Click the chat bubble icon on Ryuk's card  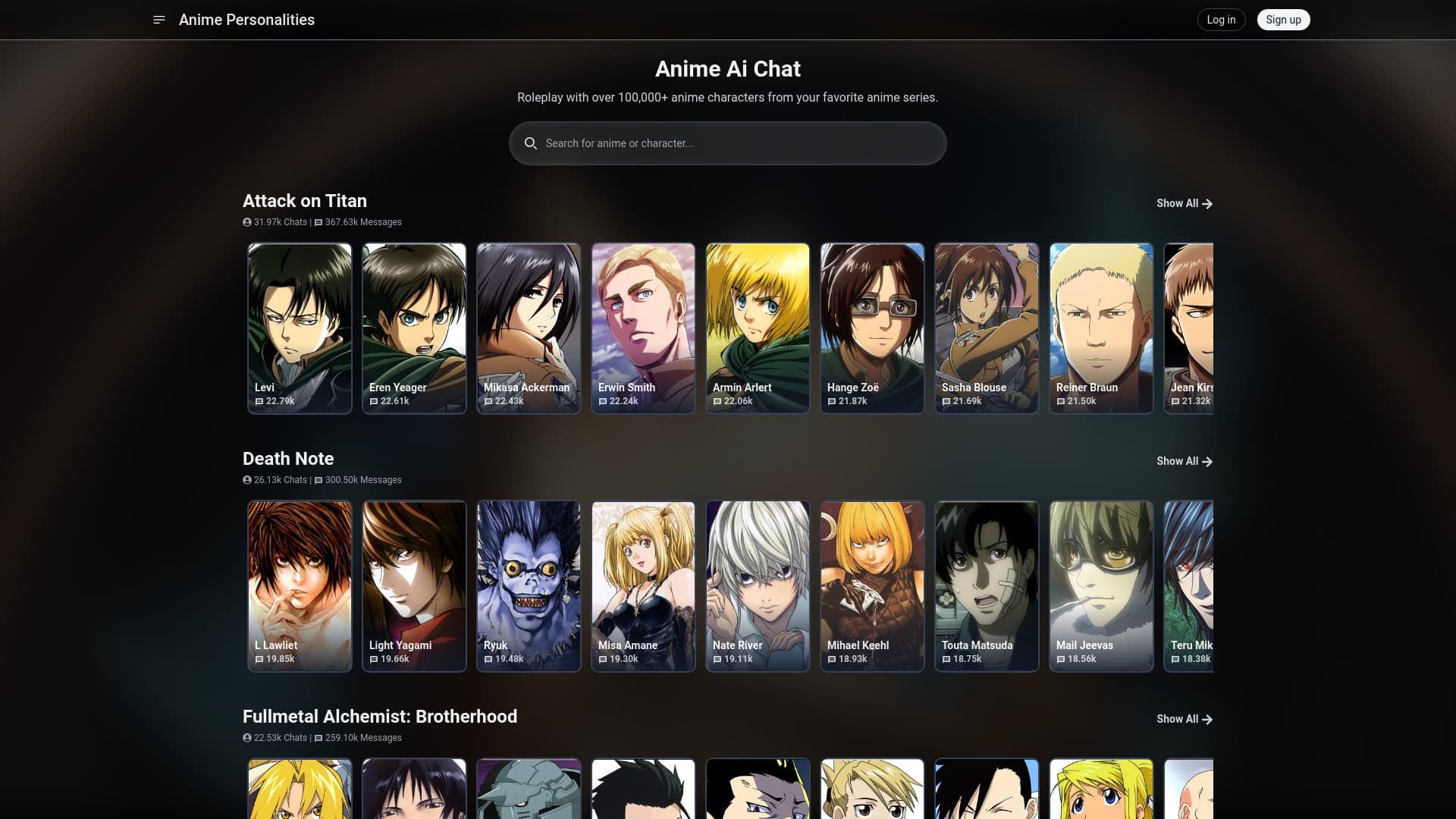[x=488, y=659]
